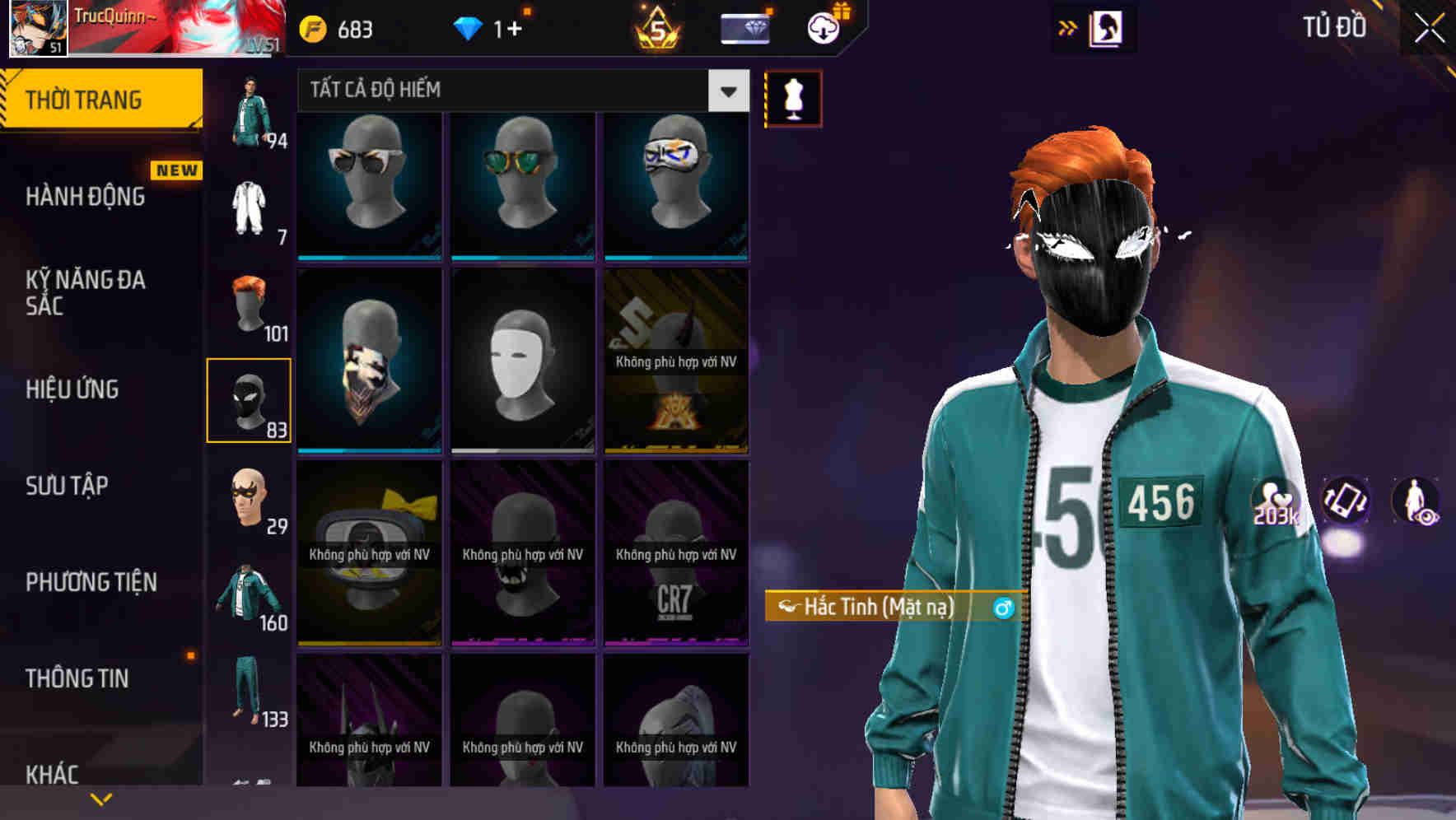Open the membership card icon
Viewport: 1456px width, 820px height.
click(746, 27)
